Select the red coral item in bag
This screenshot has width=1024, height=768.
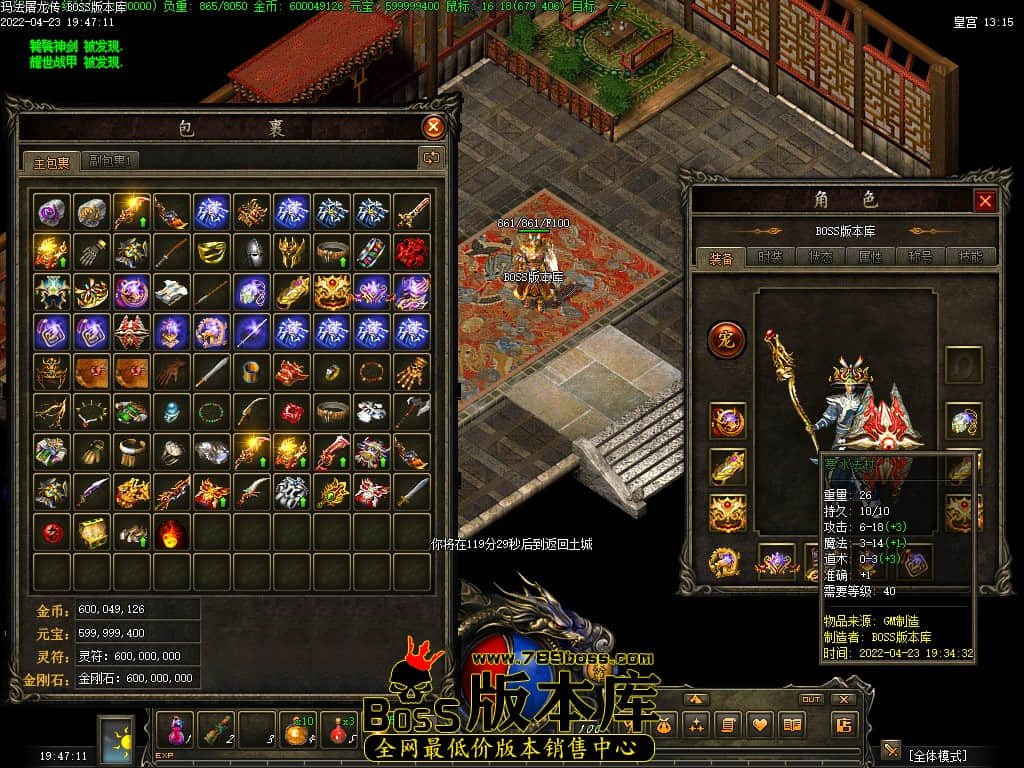(x=411, y=250)
